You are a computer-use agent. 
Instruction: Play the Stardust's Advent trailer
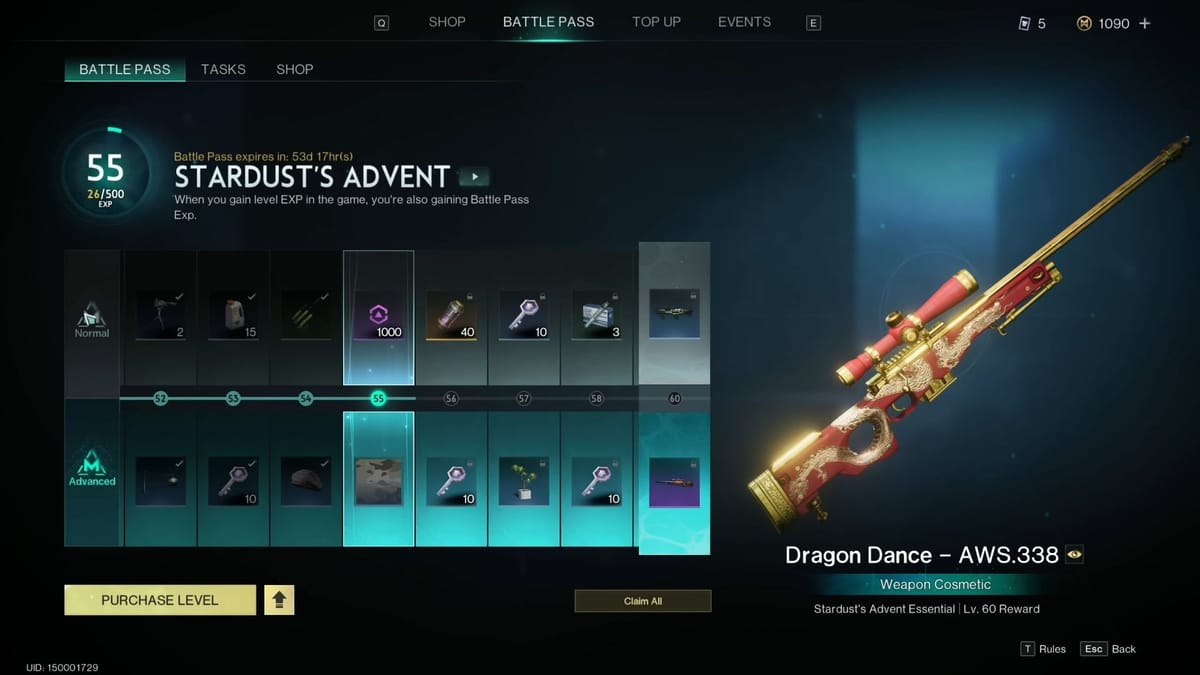pos(474,177)
